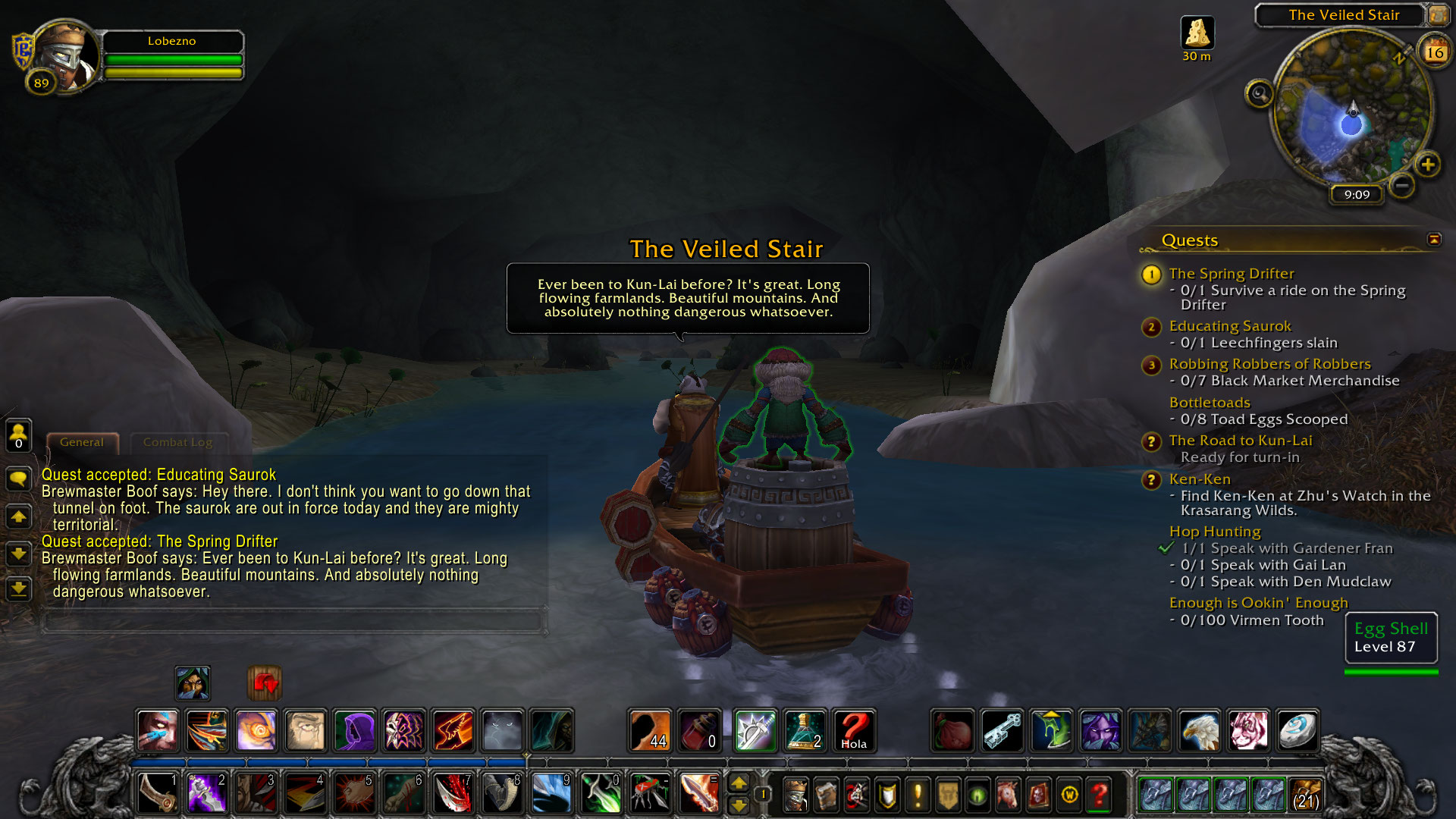Open the red question mark help button

1099,794
